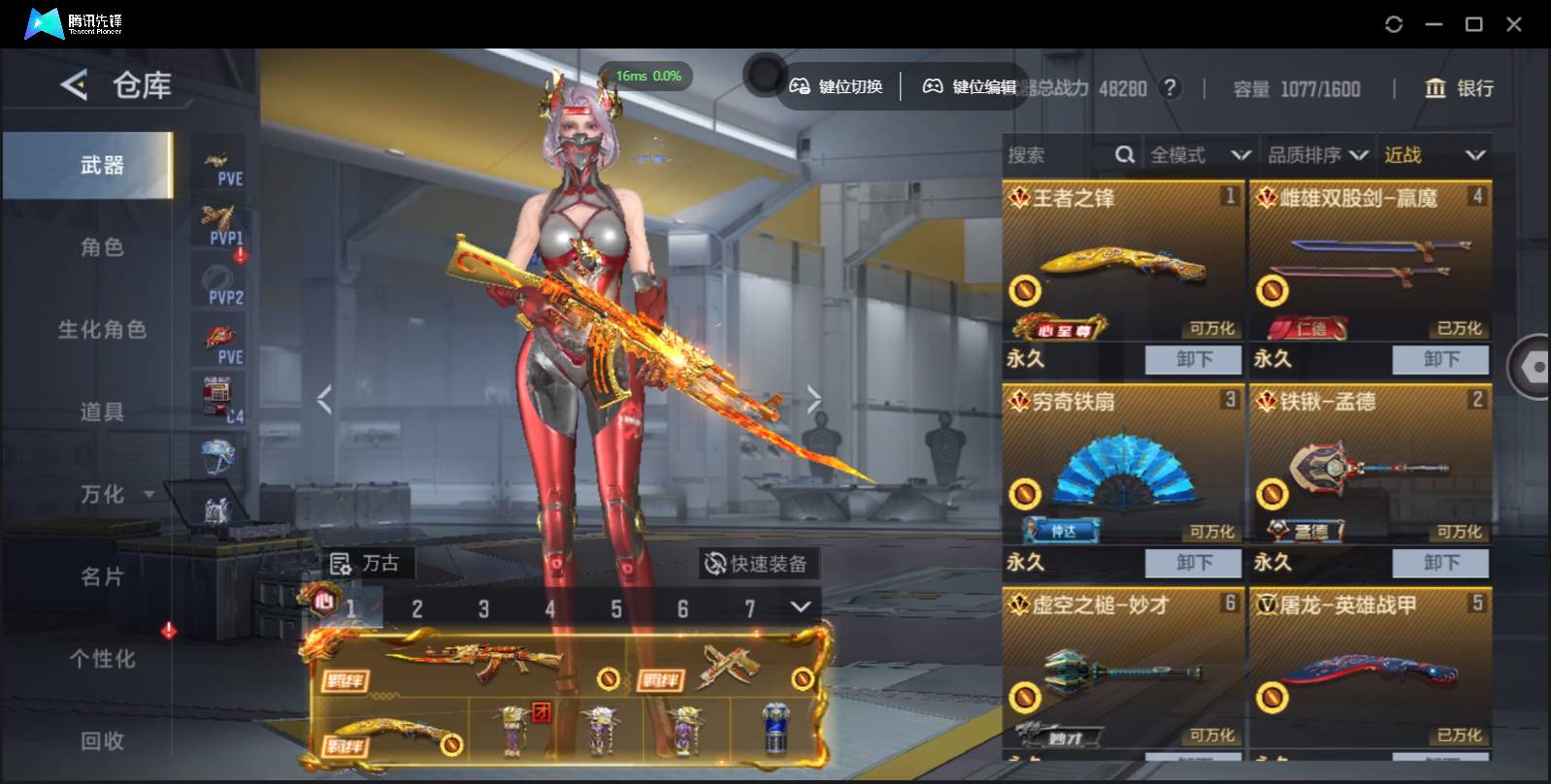Viewport: 1551px width, 784px height.
Task: Select the 道具 category tab
Action: coord(102,412)
